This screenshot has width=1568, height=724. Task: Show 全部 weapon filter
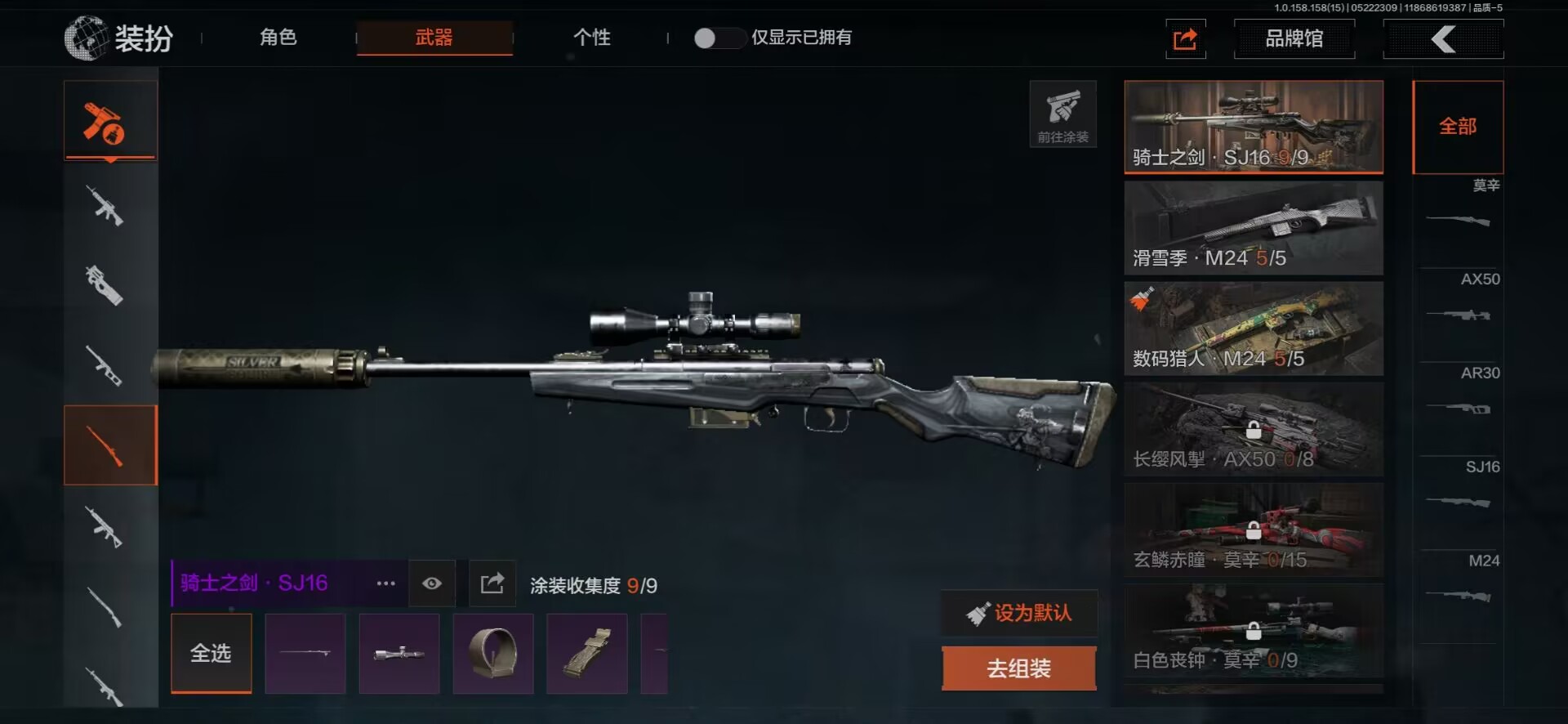[x=1457, y=127]
